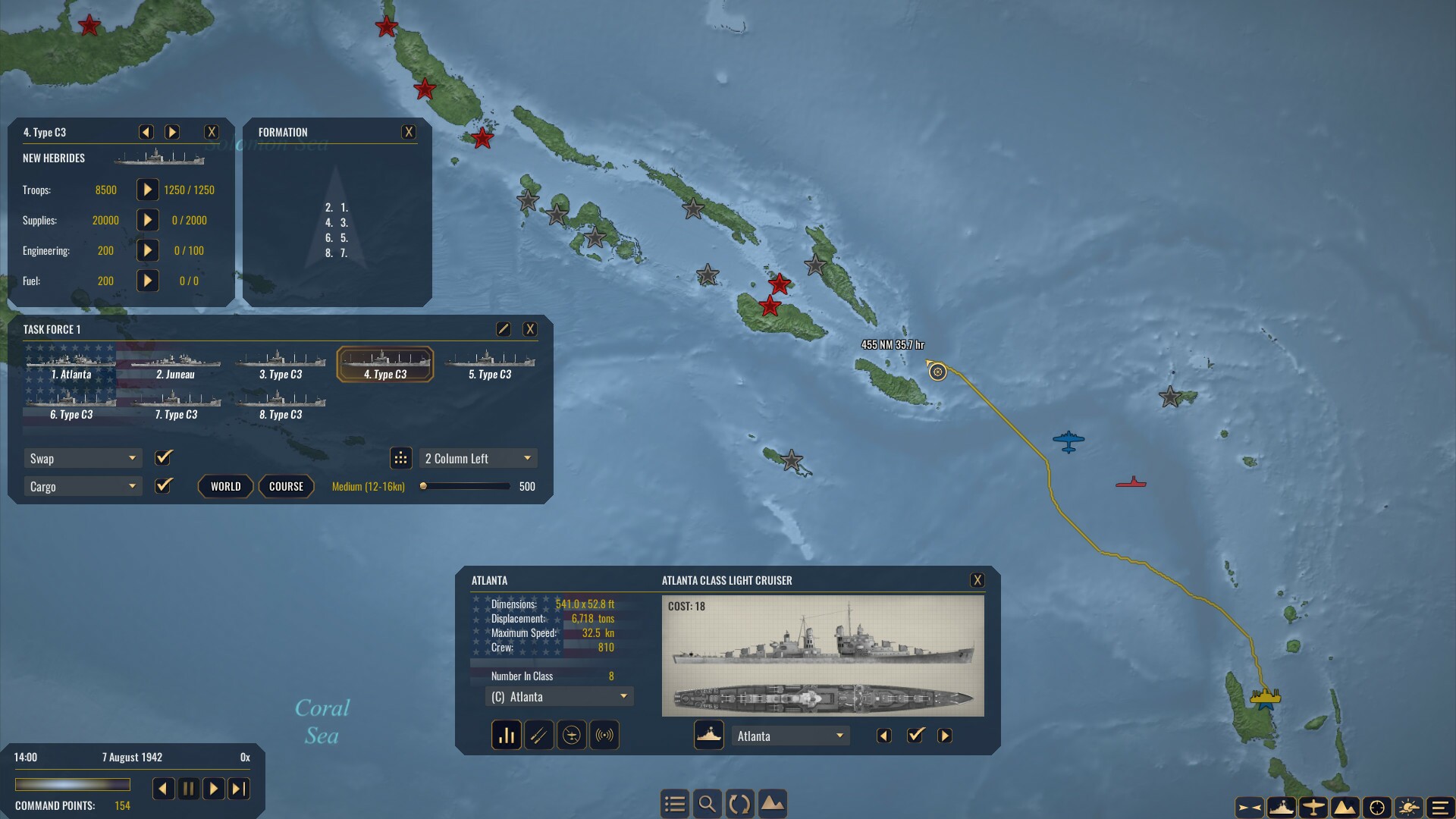Open the Atlanta ship selection dropdown at bottom

[x=790, y=735]
